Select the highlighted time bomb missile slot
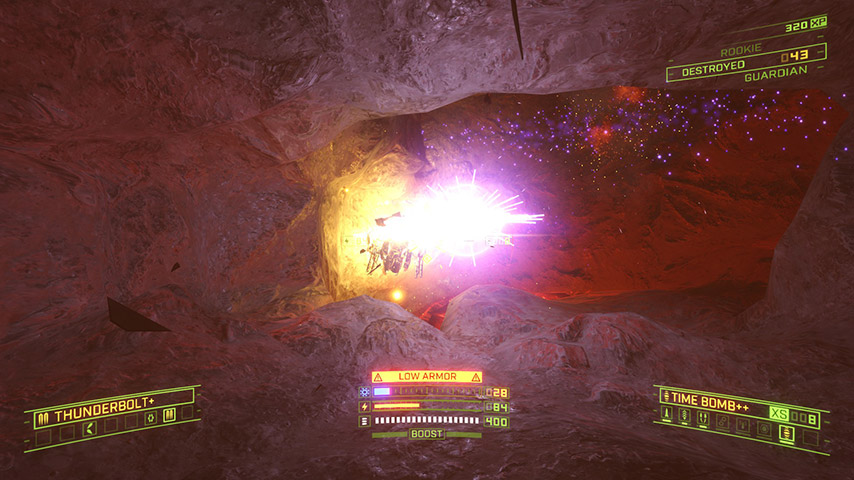 point(786,433)
